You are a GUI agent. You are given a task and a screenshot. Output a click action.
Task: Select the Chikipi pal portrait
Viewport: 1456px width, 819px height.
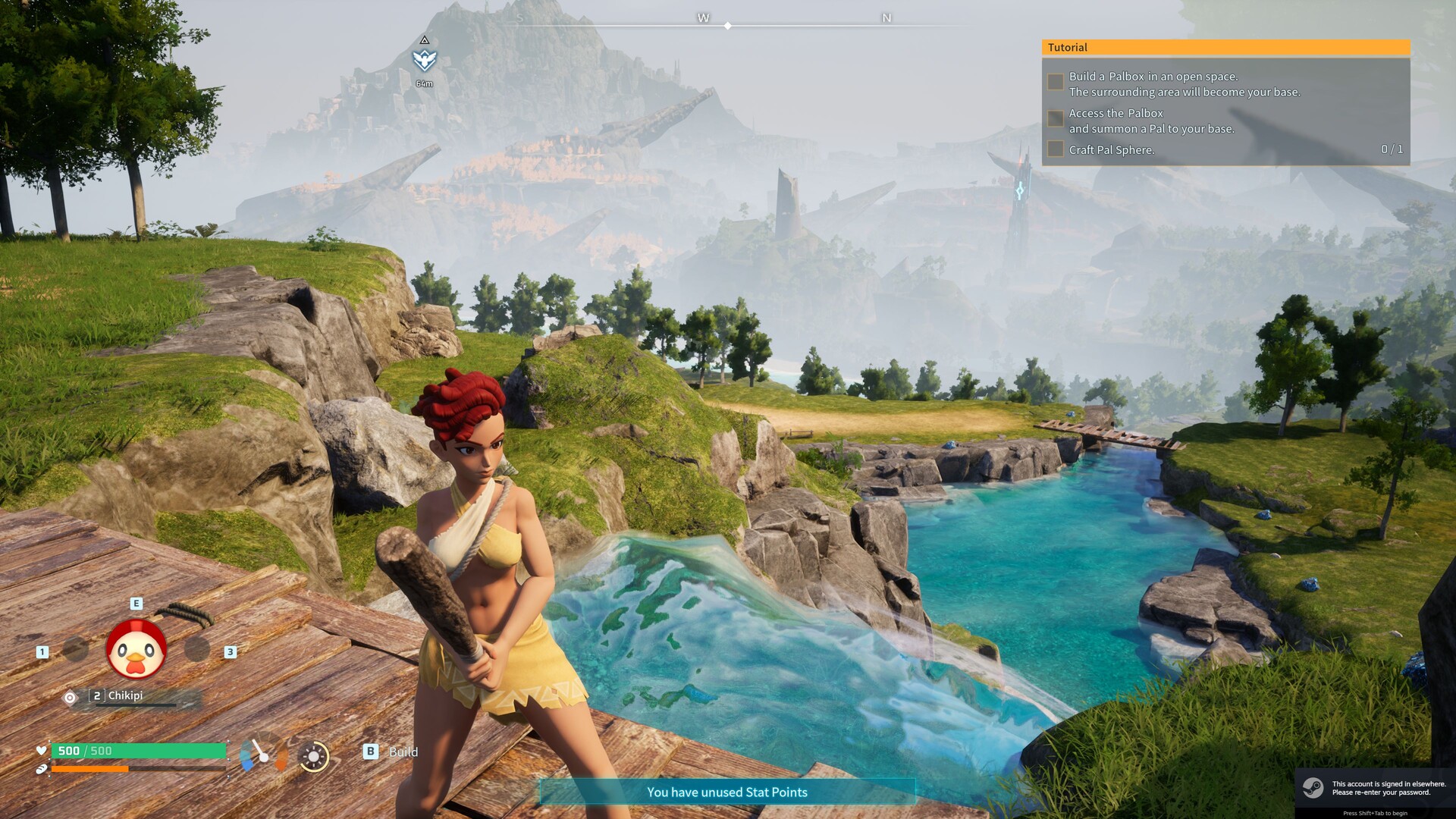136,649
